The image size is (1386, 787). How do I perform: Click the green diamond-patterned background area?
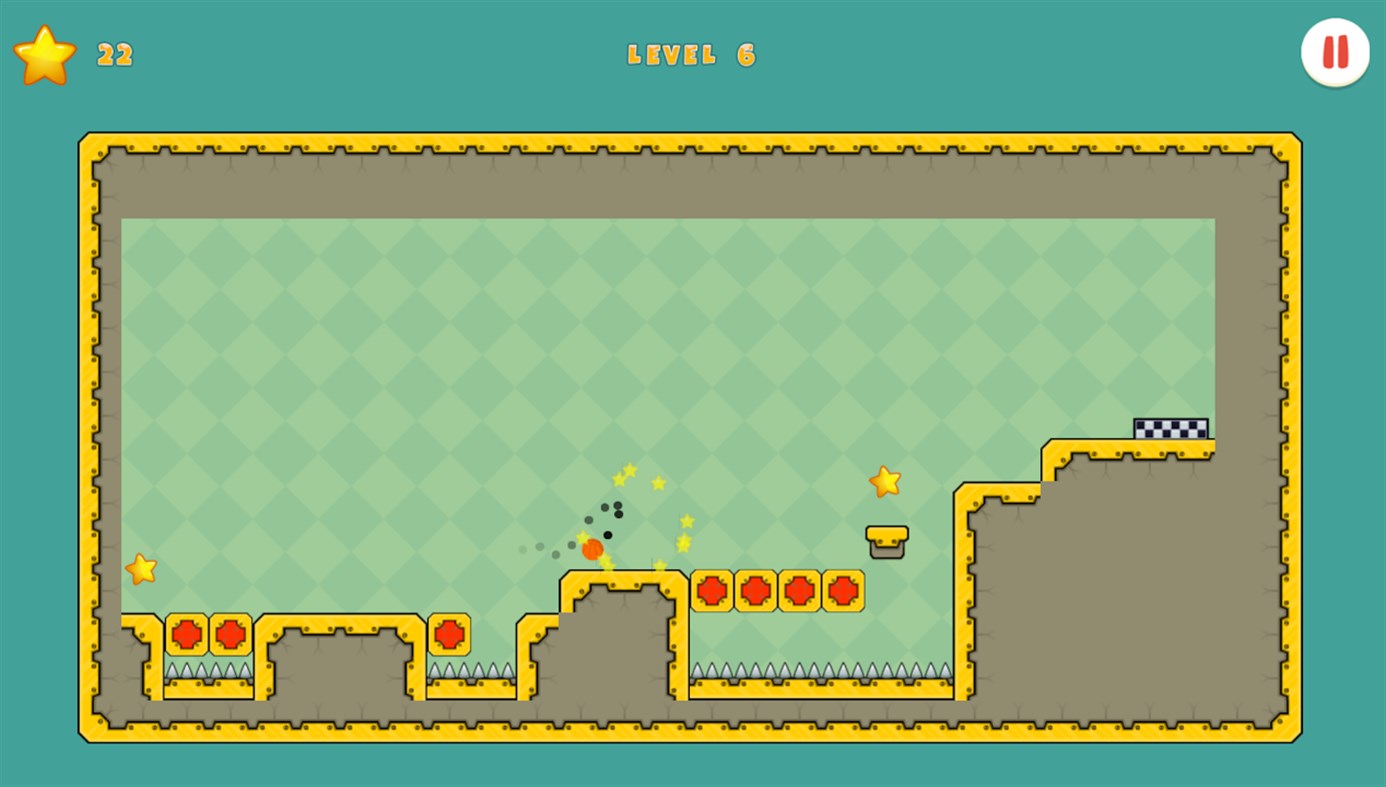(400, 350)
